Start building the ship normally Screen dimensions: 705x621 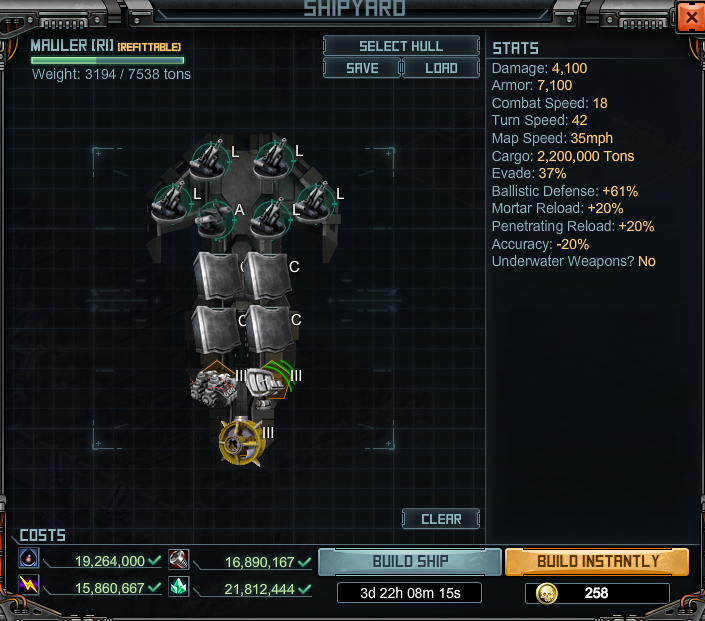click(x=410, y=561)
